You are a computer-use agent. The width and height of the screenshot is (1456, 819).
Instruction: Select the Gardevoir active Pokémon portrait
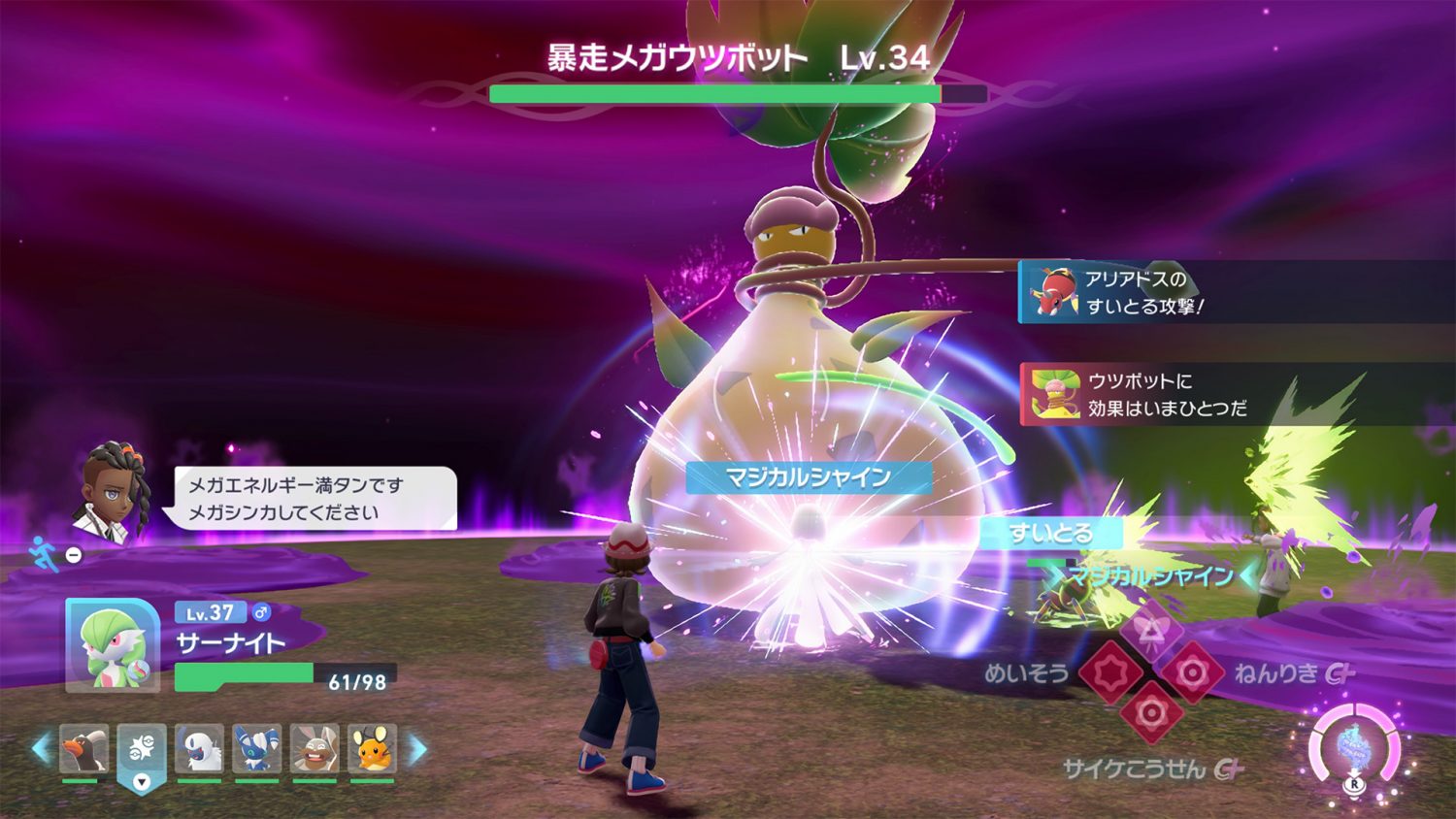point(113,645)
